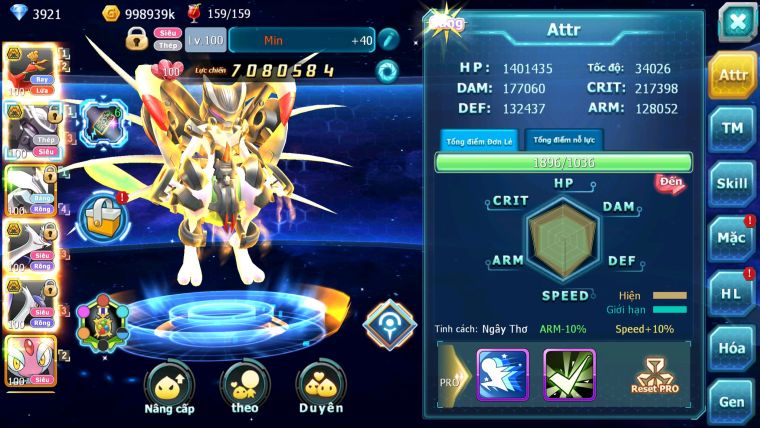Open the Skill side tab
Image resolution: width=760 pixels, height=428 pixels.
(x=732, y=183)
